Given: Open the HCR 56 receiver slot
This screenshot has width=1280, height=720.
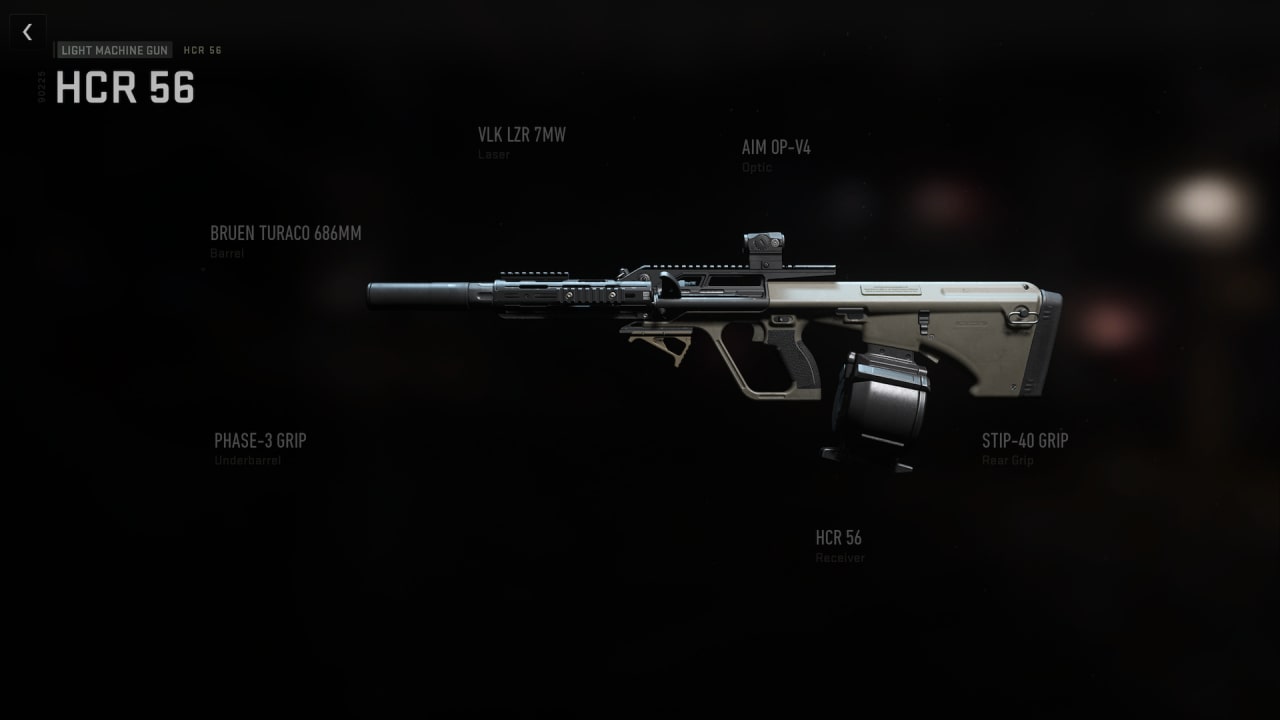Looking at the screenshot, I should coord(838,537).
